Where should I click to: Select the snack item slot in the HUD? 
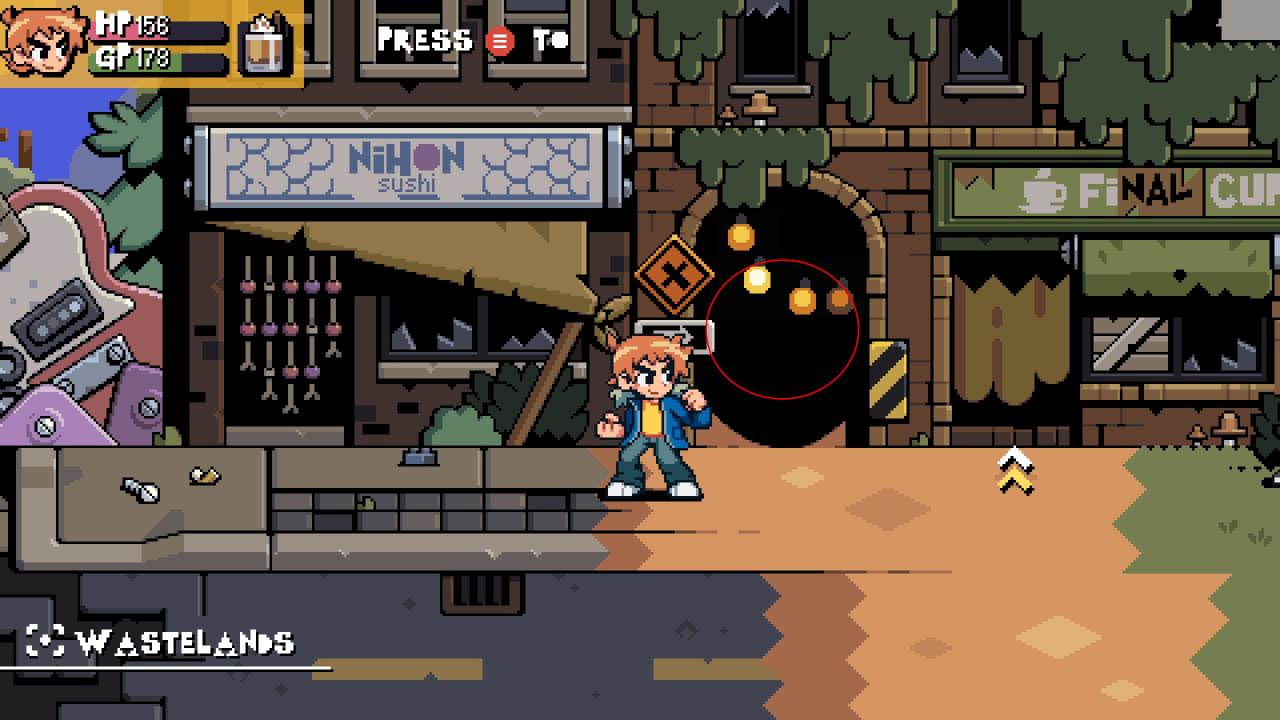pyautogui.click(x=265, y=45)
